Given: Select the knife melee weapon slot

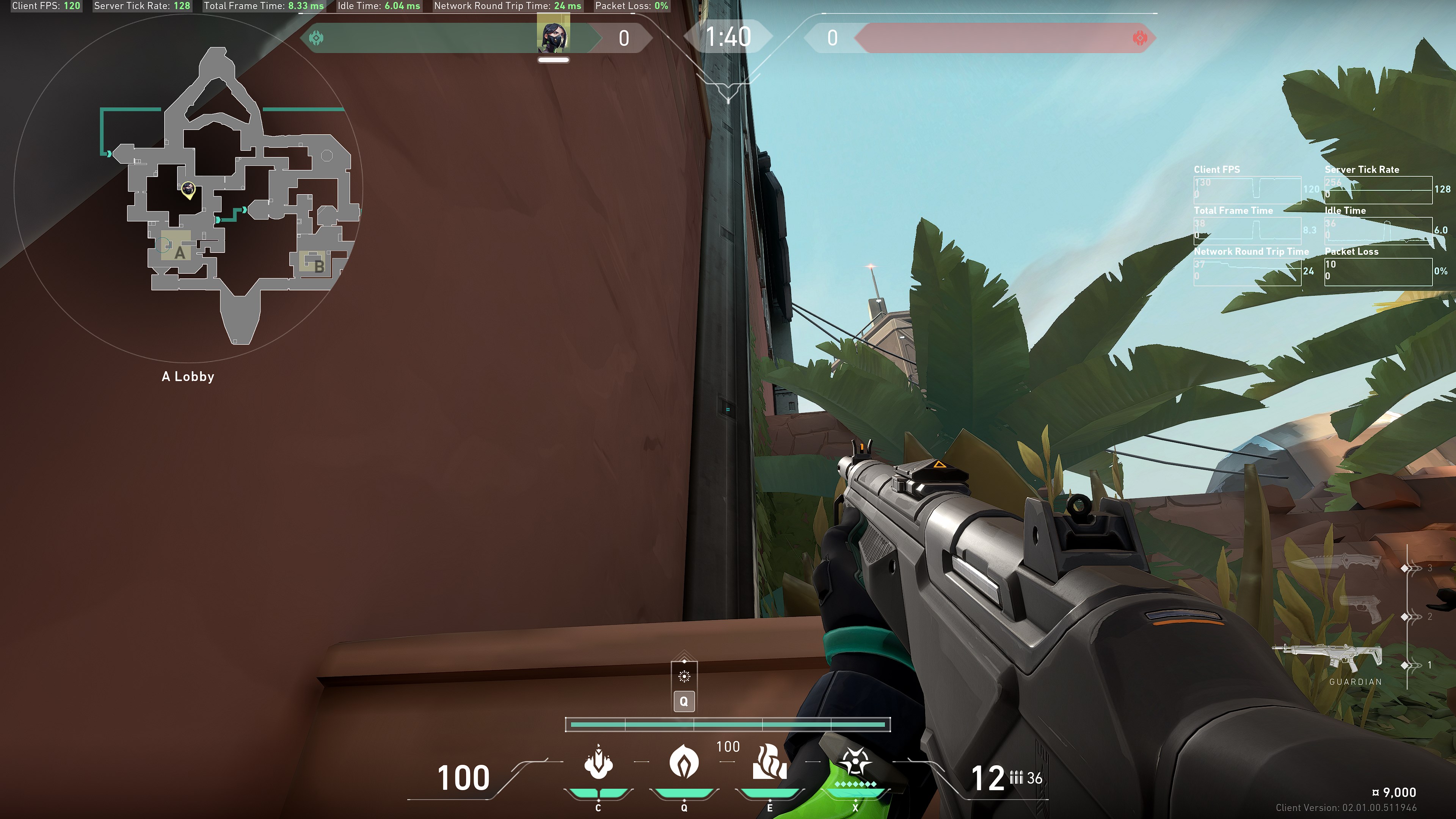Looking at the screenshot, I should point(1337,562).
